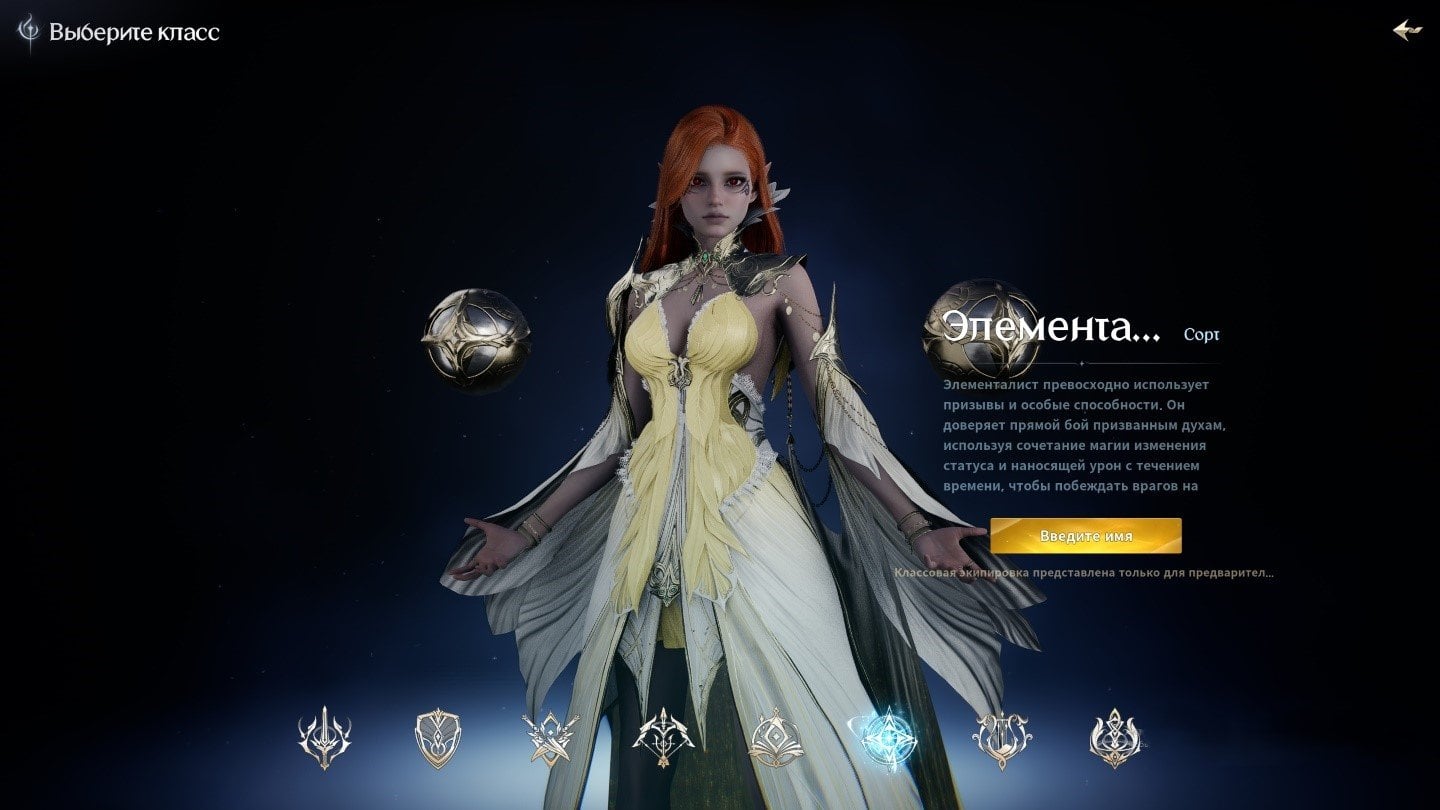This screenshot has width=1440, height=810.
Task: Click the golden back arrow top-right
Action: 1410,30
